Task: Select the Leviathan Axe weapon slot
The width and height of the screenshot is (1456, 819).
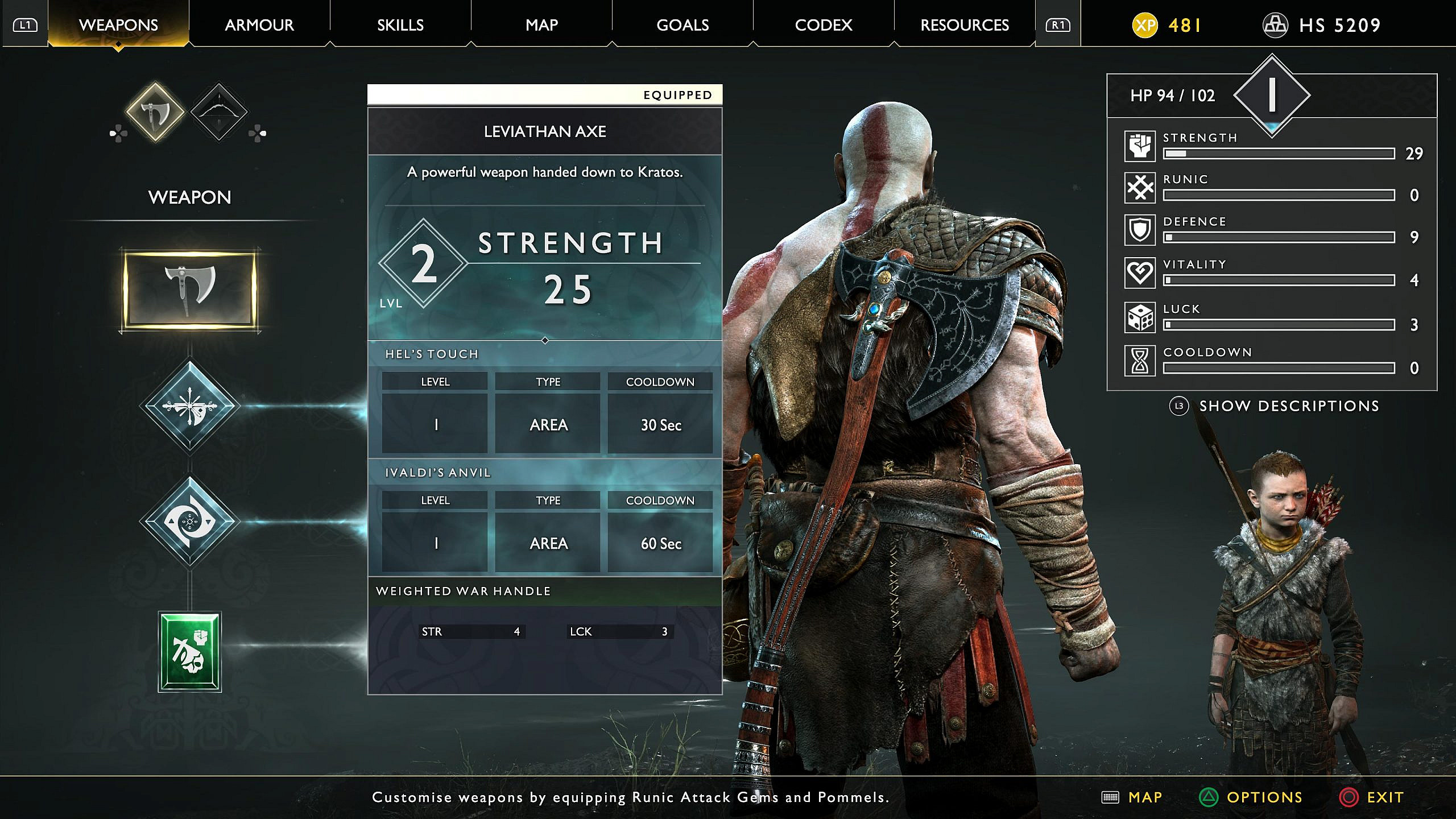Action: [189, 290]
